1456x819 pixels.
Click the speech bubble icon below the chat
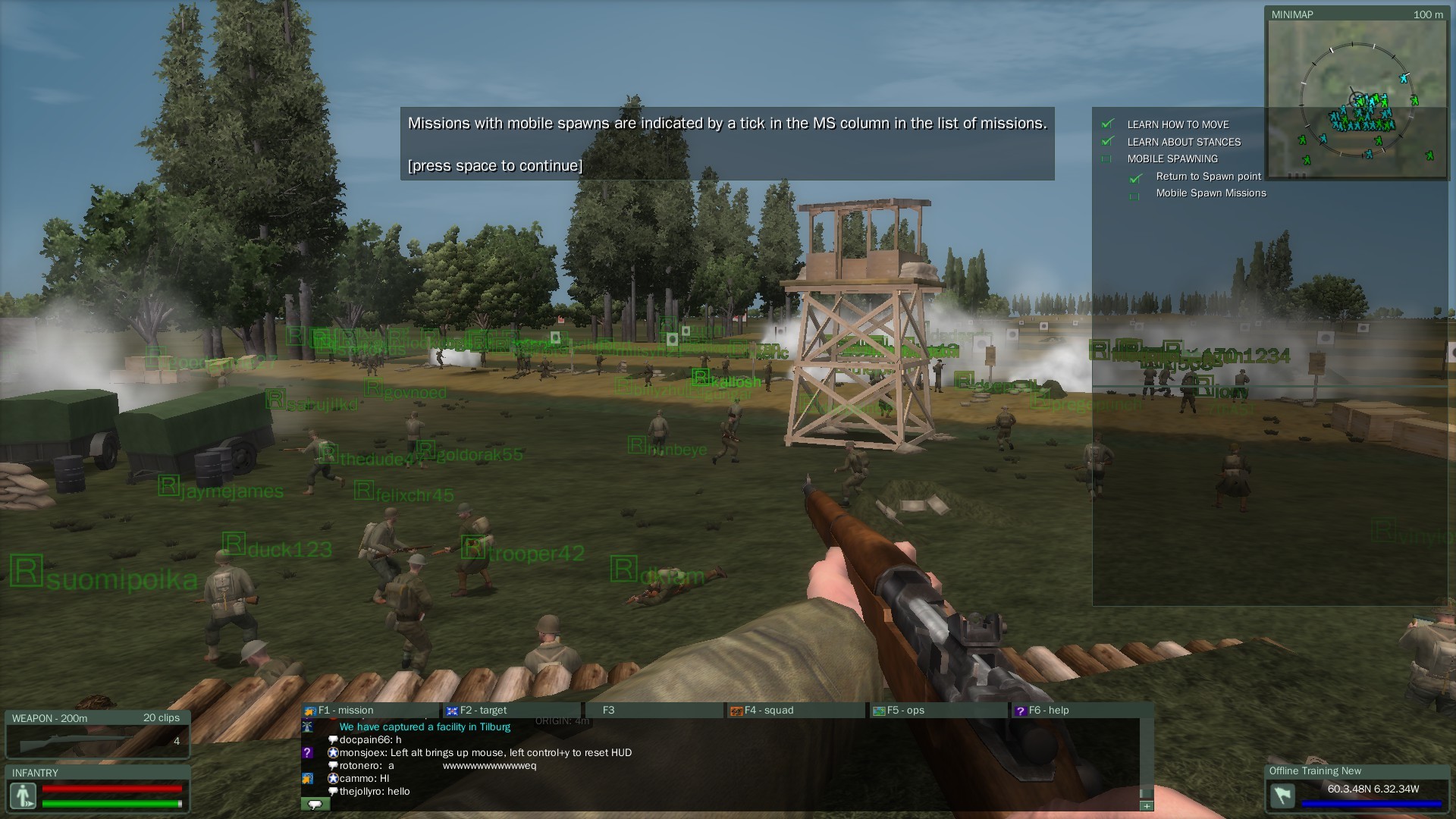coord(314,804)
